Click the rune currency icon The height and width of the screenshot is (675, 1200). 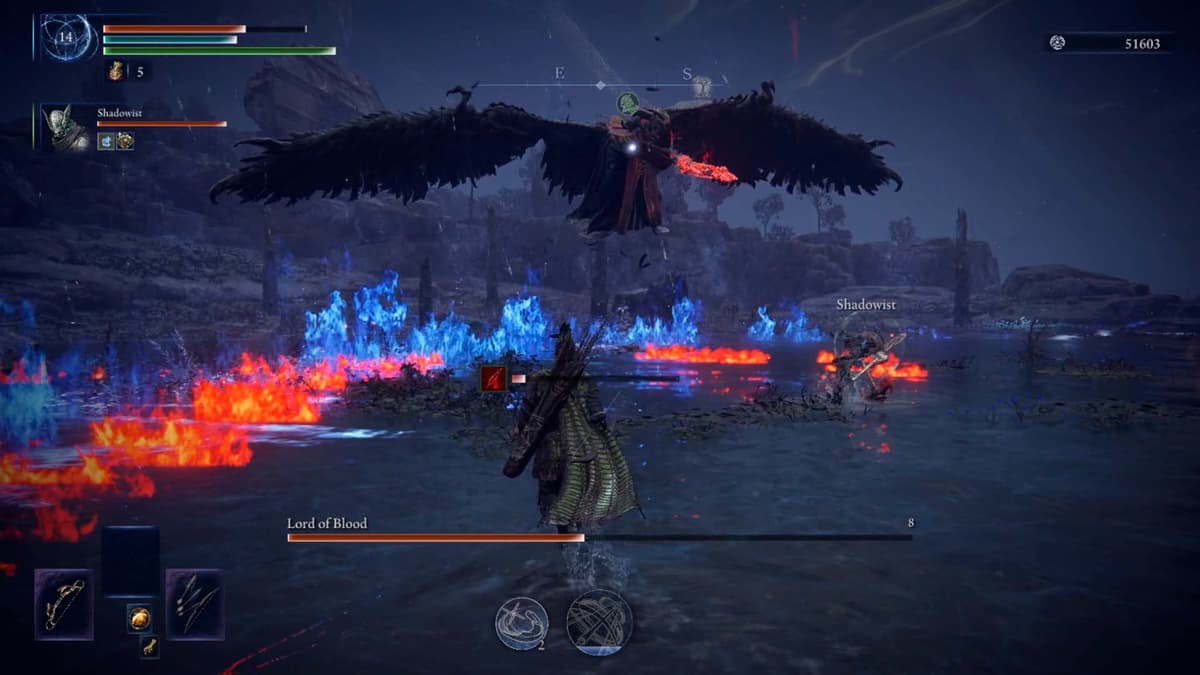(1058, 43)
